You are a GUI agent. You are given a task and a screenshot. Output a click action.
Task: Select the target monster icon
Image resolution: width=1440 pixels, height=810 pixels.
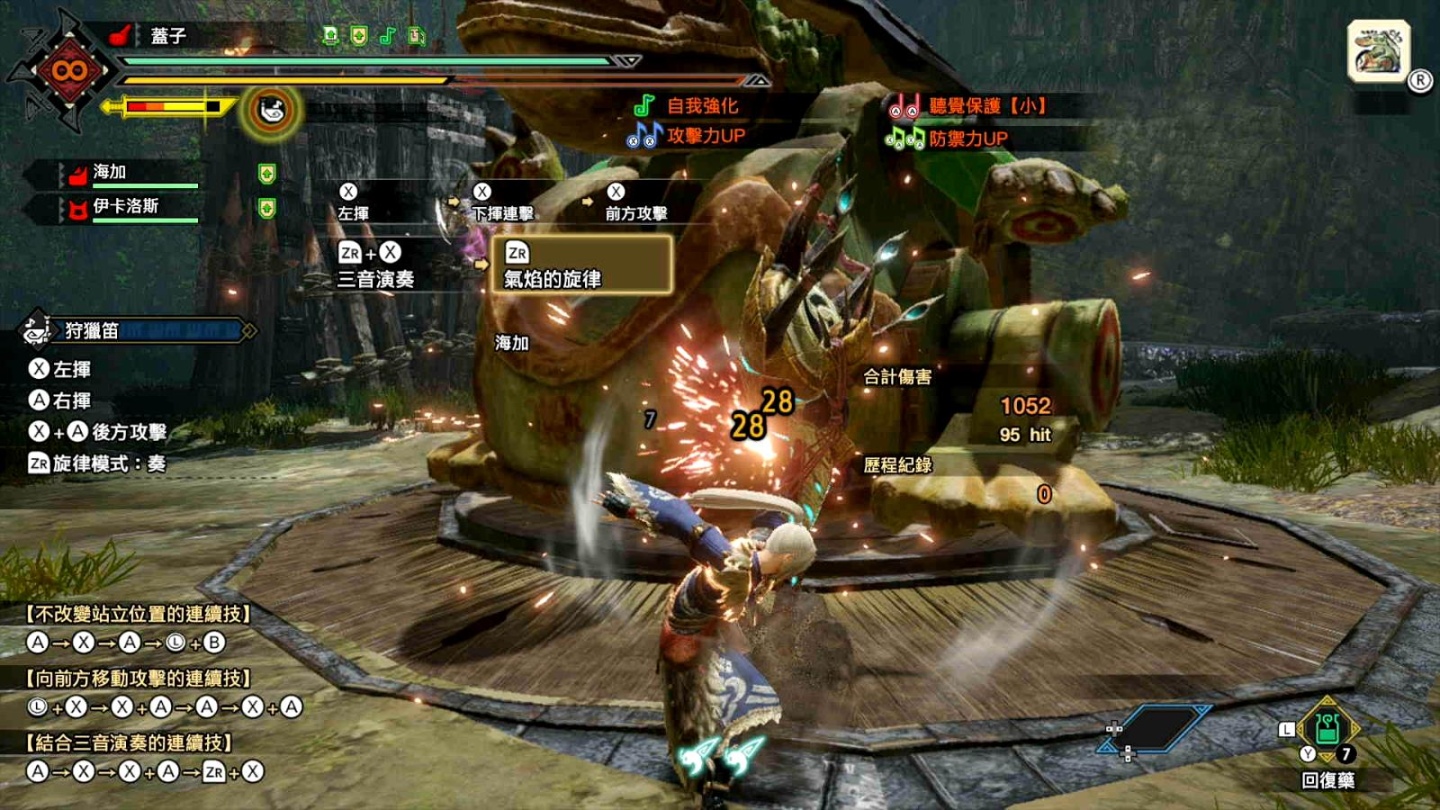1379,51
